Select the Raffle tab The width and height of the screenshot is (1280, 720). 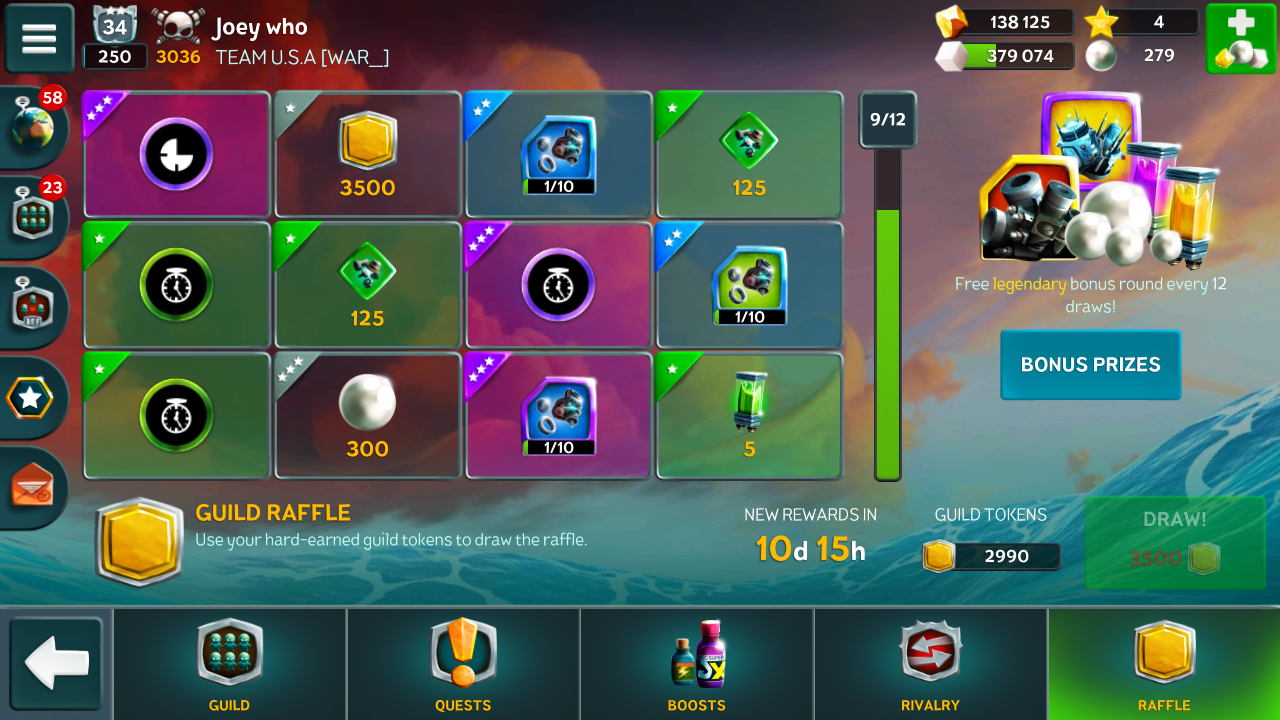pos(1164,664)
